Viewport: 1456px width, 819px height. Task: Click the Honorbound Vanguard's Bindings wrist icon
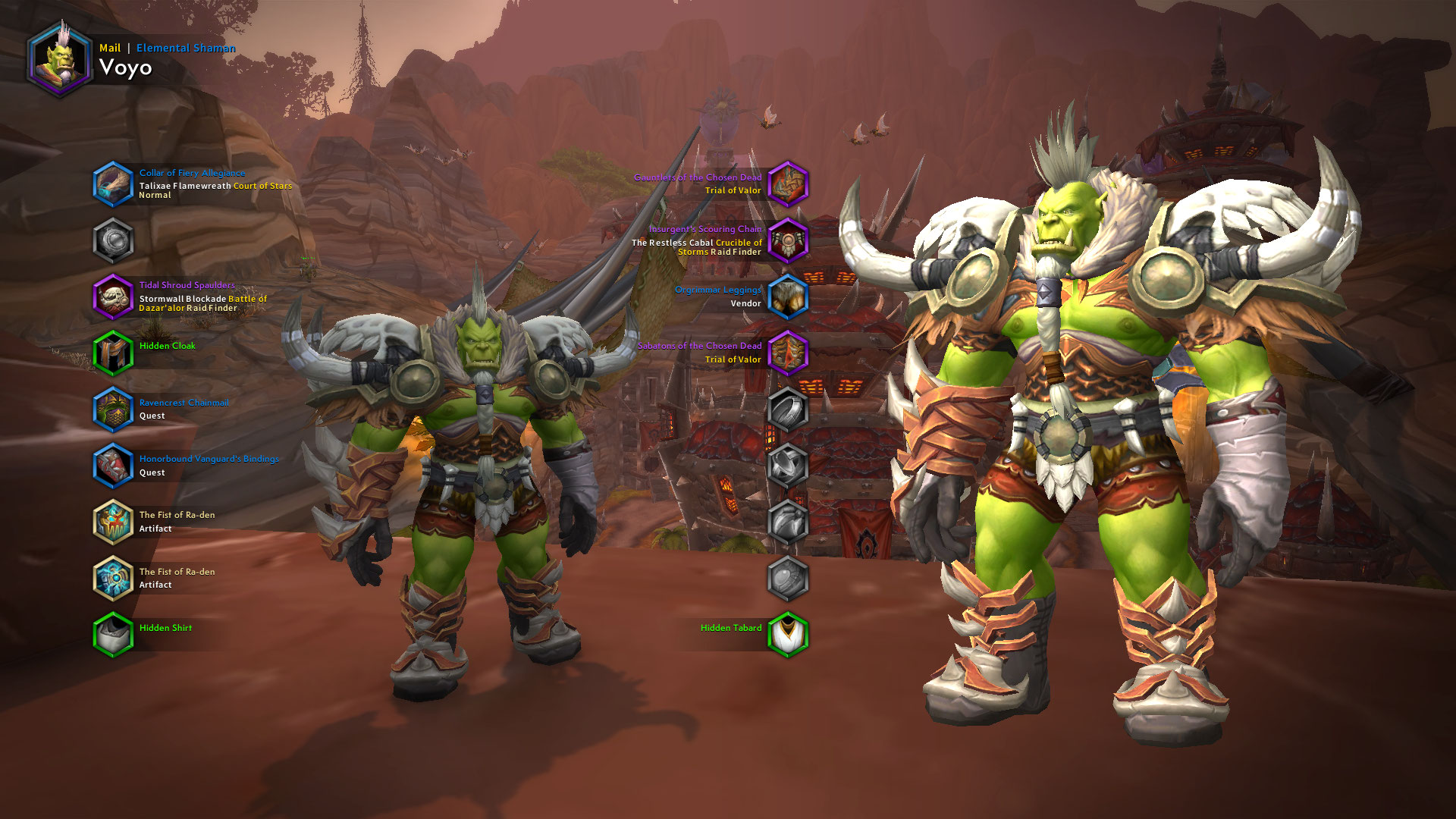114,466
